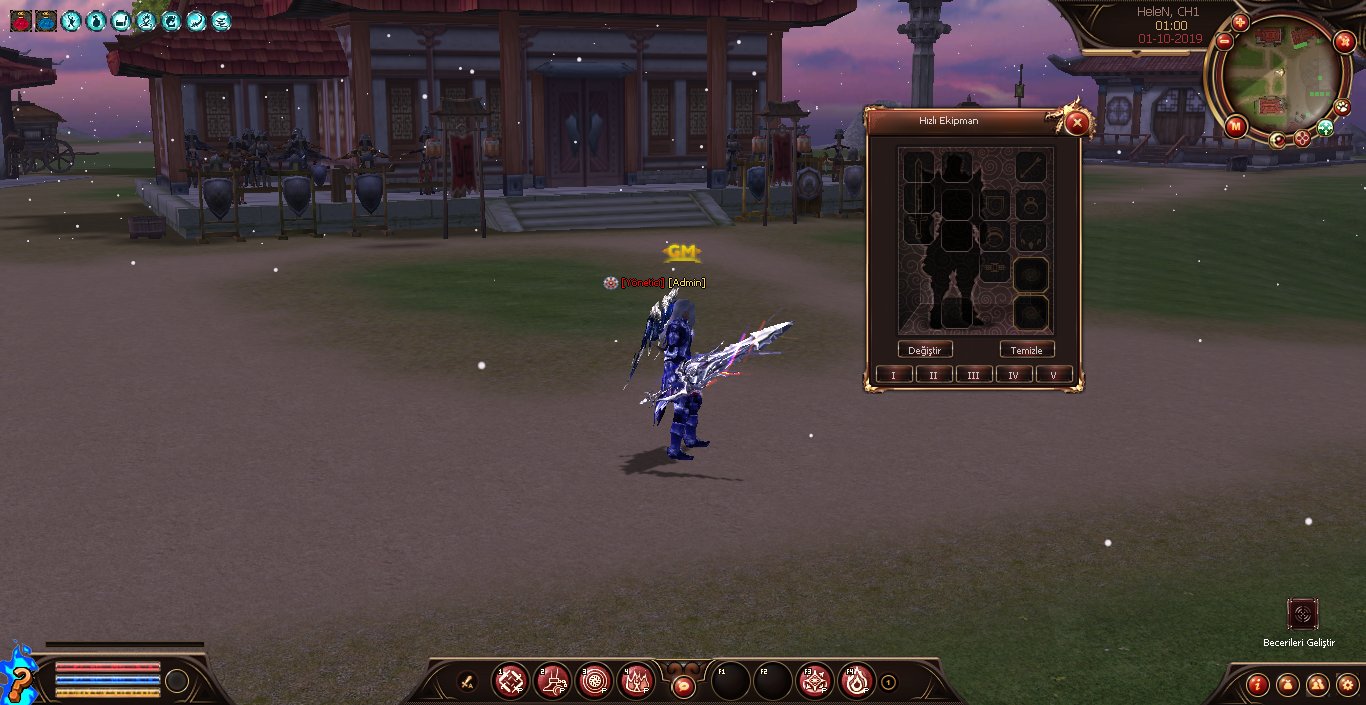
Task: Zoom out the minimap with minus button
Action: (x=1224, y=42)
